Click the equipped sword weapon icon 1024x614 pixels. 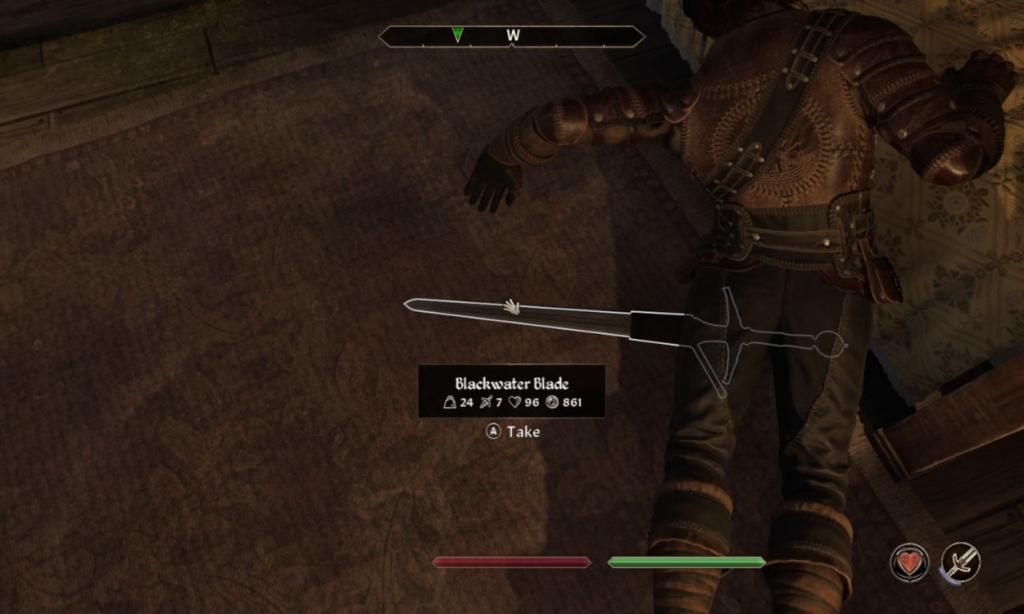pos(961,562)
